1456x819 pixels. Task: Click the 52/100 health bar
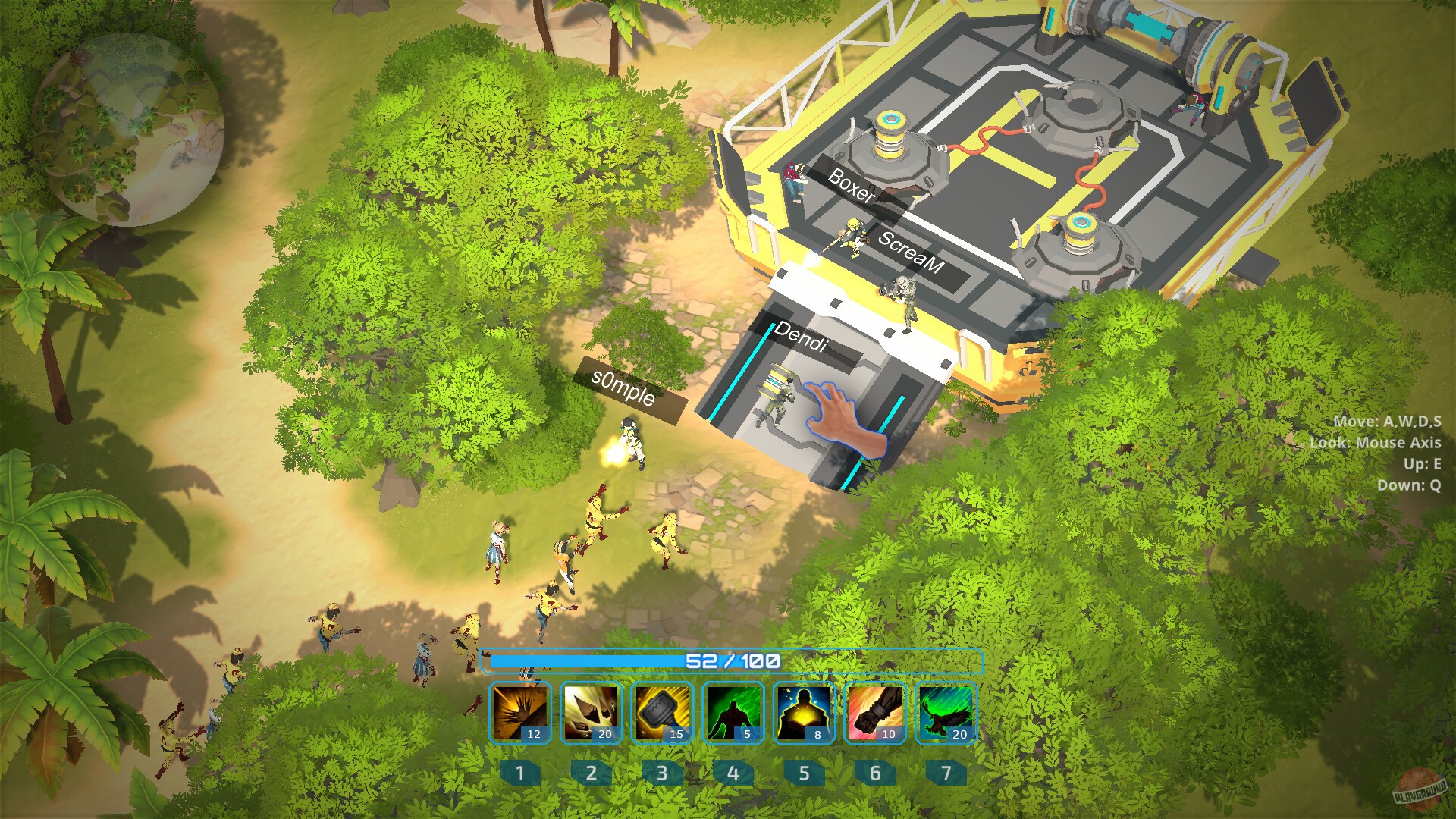click(x=734, y=661)
